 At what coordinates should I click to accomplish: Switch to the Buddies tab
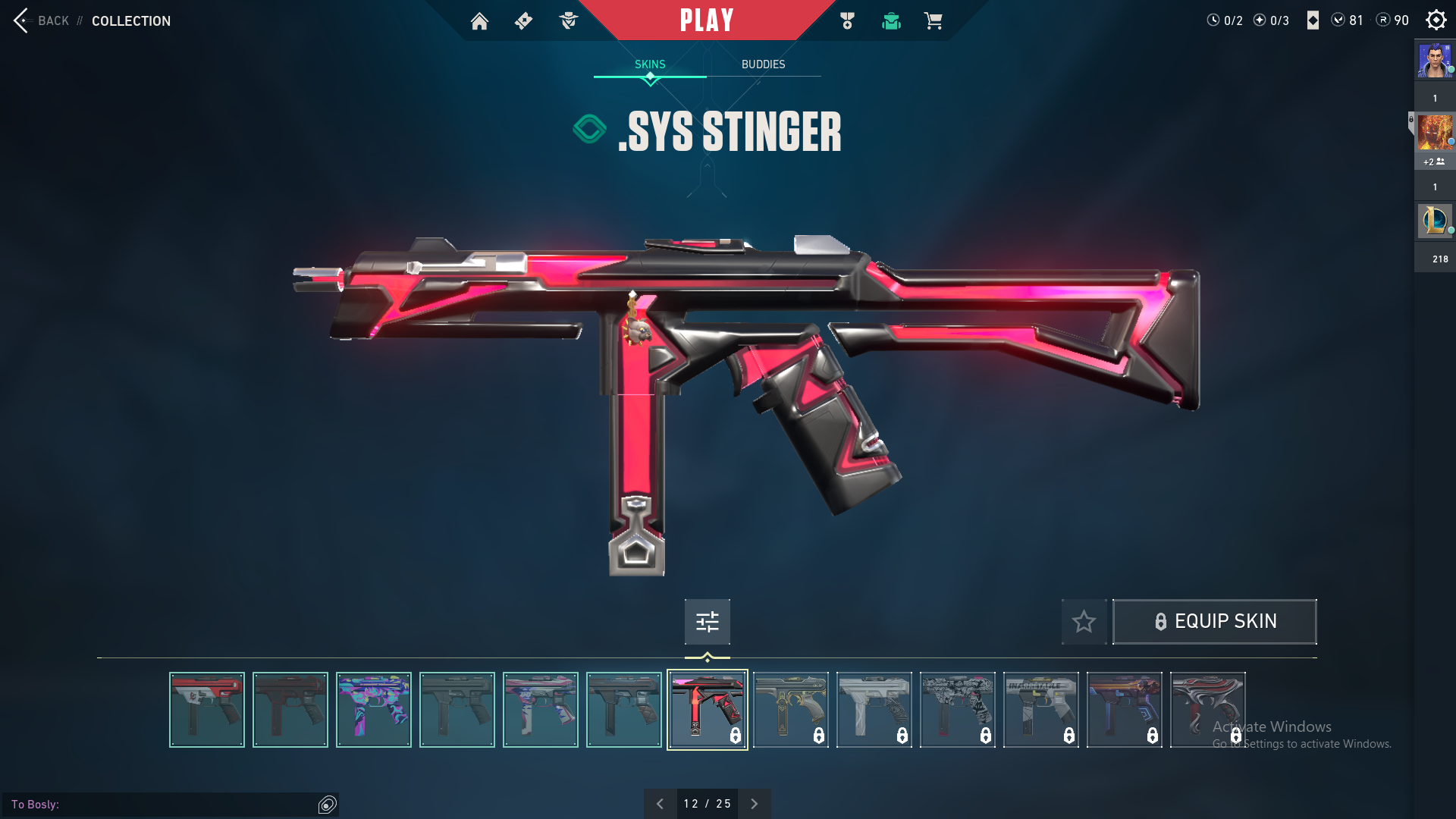click(763, 64)
